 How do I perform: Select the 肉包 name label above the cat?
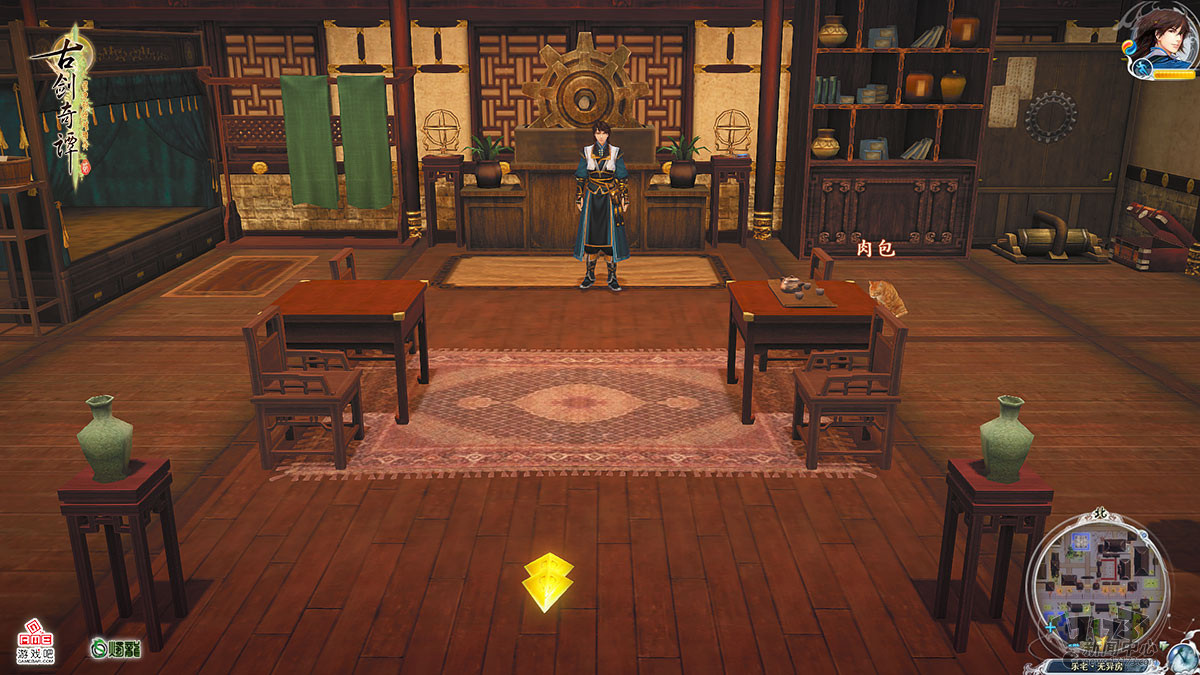coord(875,249)
